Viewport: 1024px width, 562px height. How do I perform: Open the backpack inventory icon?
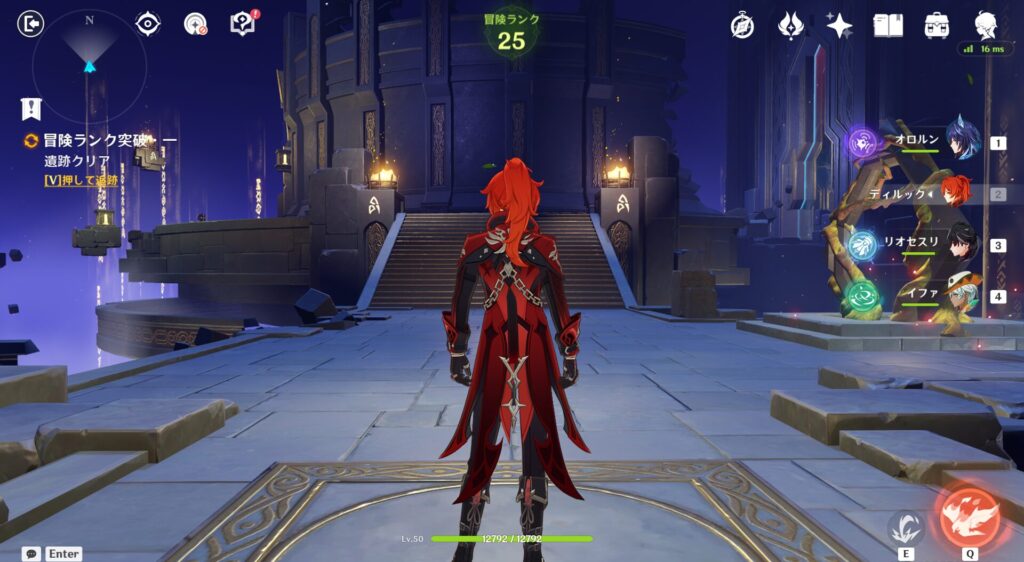[937, 26]
